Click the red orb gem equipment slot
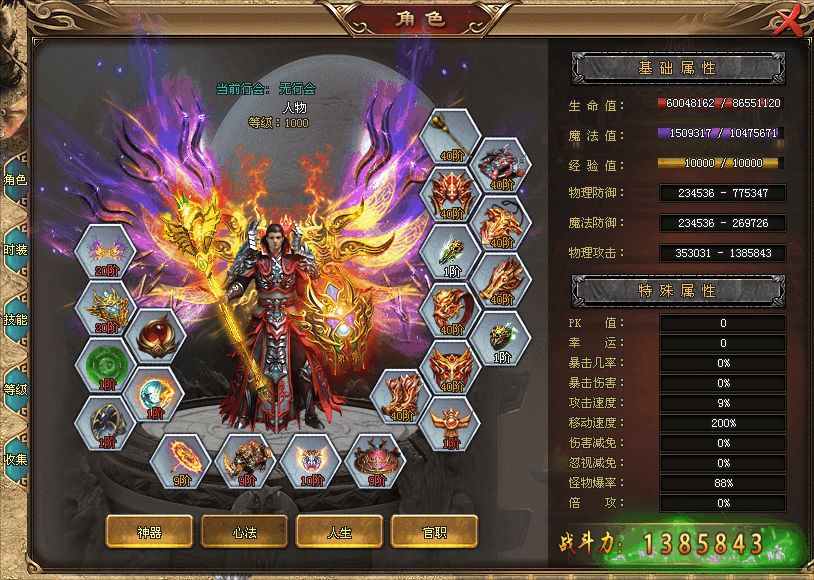This screenshot has width=814, height=580. [x=156, y=338]
